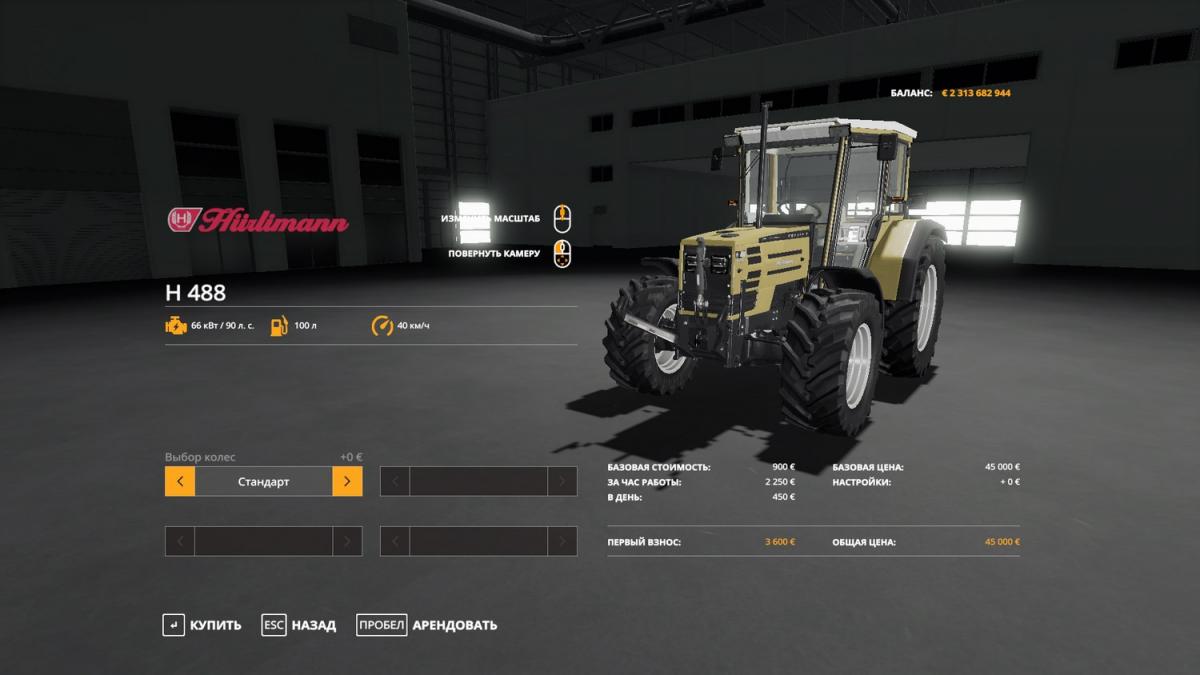Viewport: 1200px width, 675px height.
Task: Select the next wheel option arrow
Action: (x=347, y=481)
